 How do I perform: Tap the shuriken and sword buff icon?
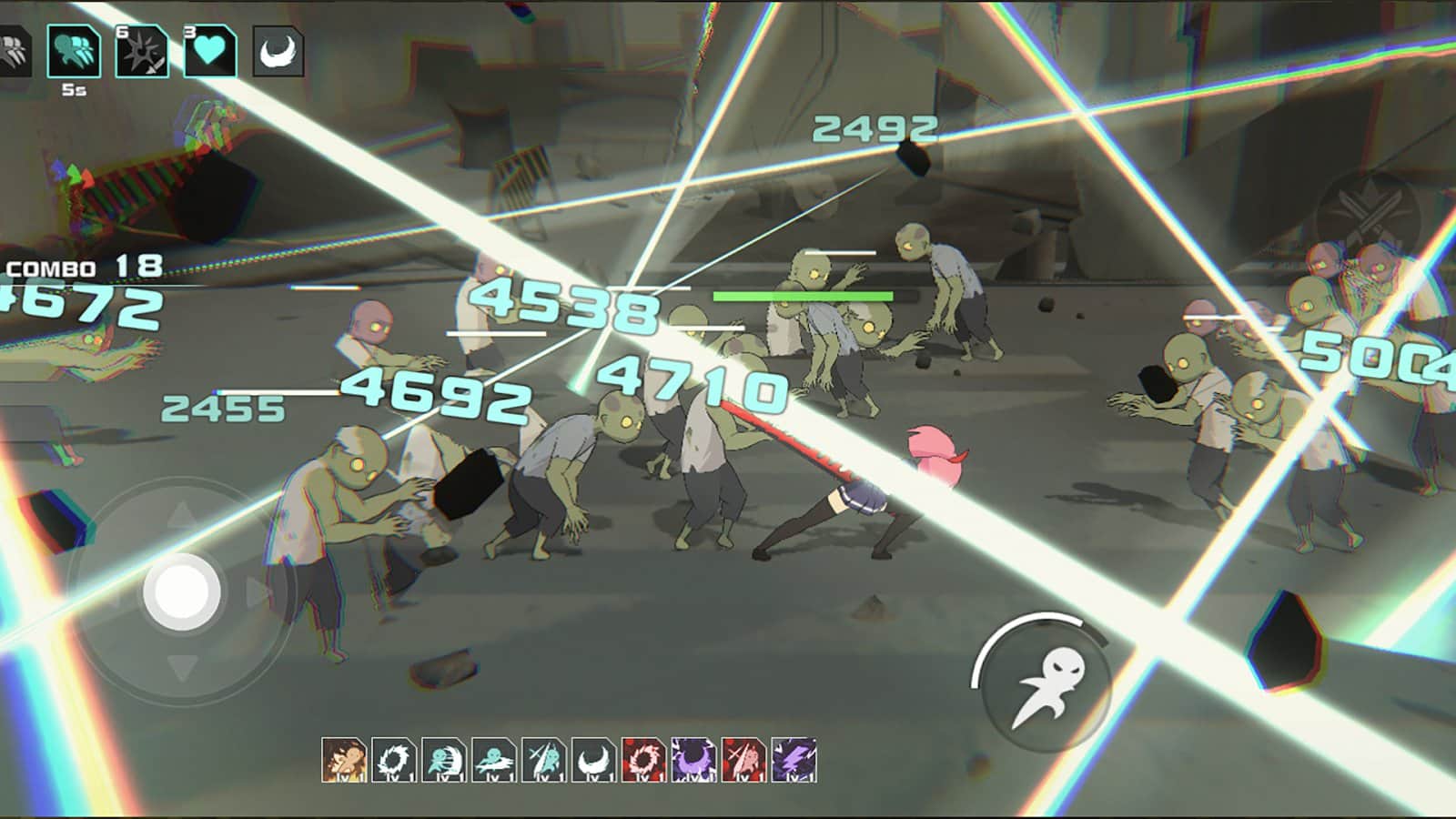142,51
